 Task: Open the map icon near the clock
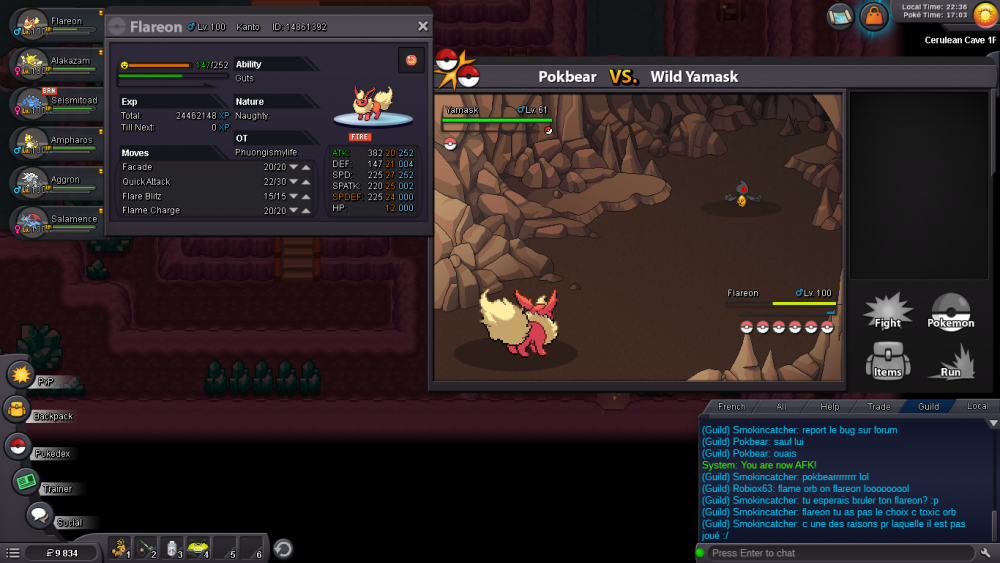(841, 15)
